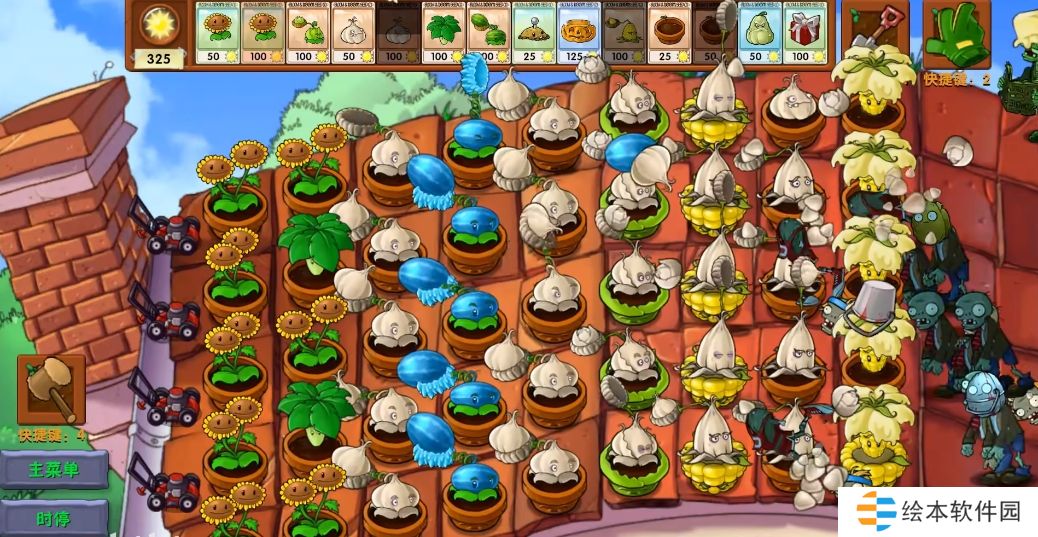Select the wooden mallet tool
The height and width of the screenshot is (537, 1038).
point(51,391)
